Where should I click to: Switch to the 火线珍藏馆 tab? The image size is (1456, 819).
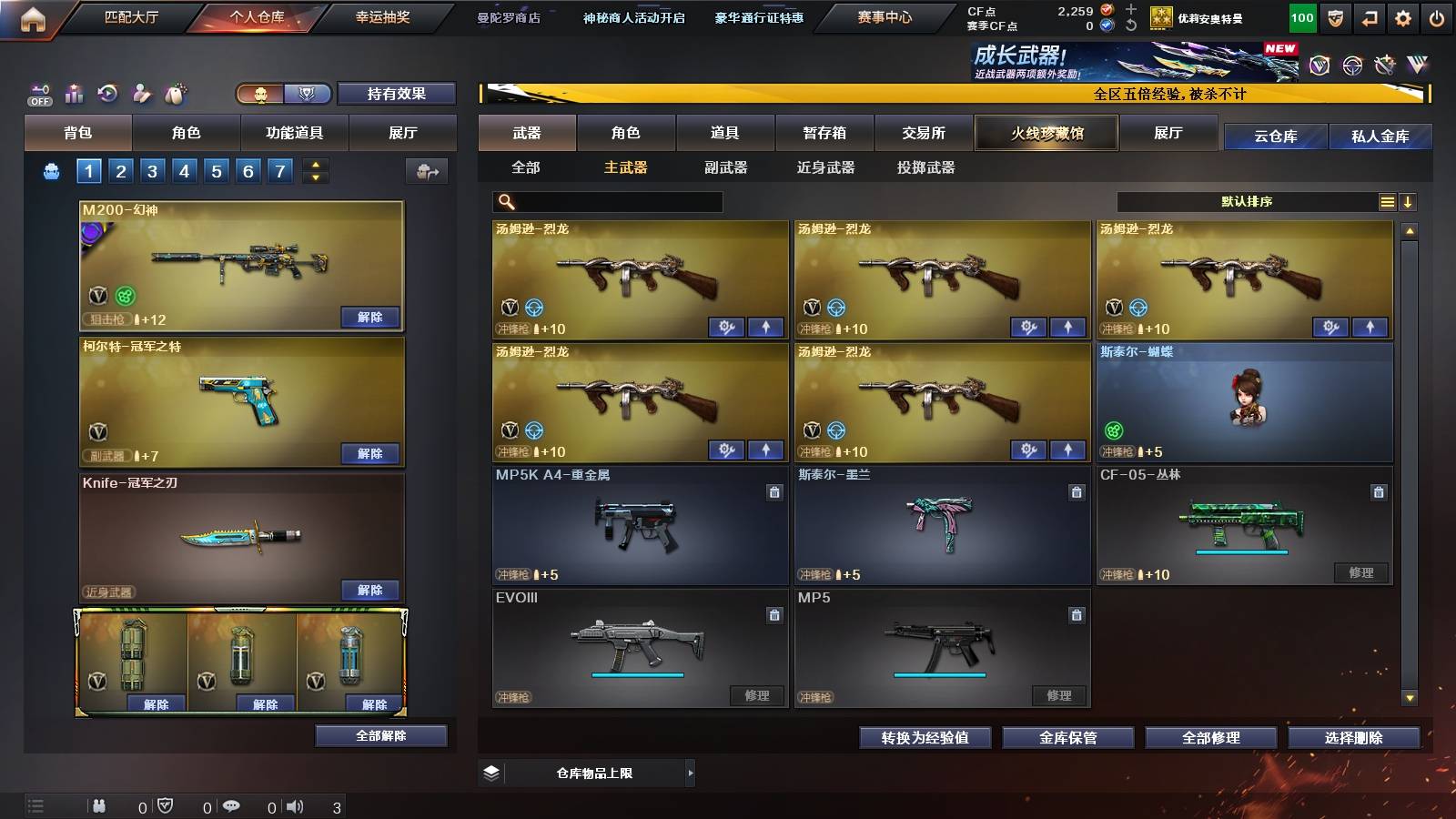tap(1046, 133)
